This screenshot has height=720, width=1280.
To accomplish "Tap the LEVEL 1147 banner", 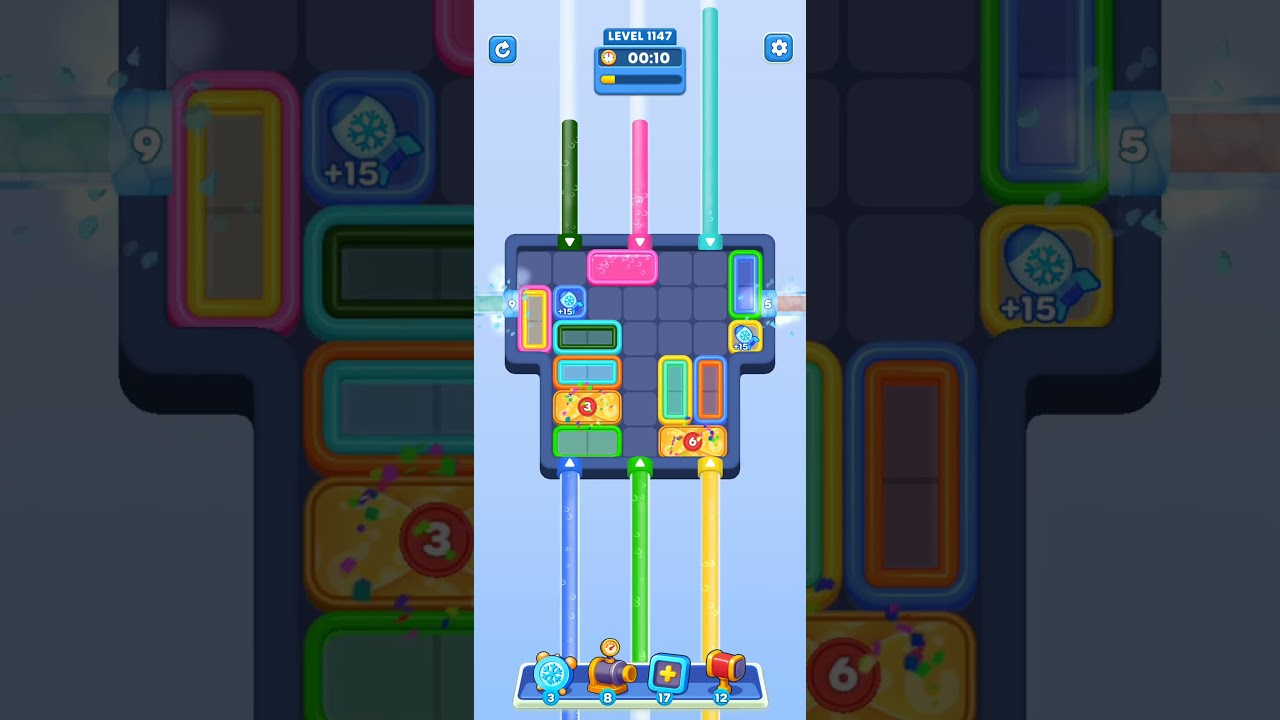I will (639, 35).
